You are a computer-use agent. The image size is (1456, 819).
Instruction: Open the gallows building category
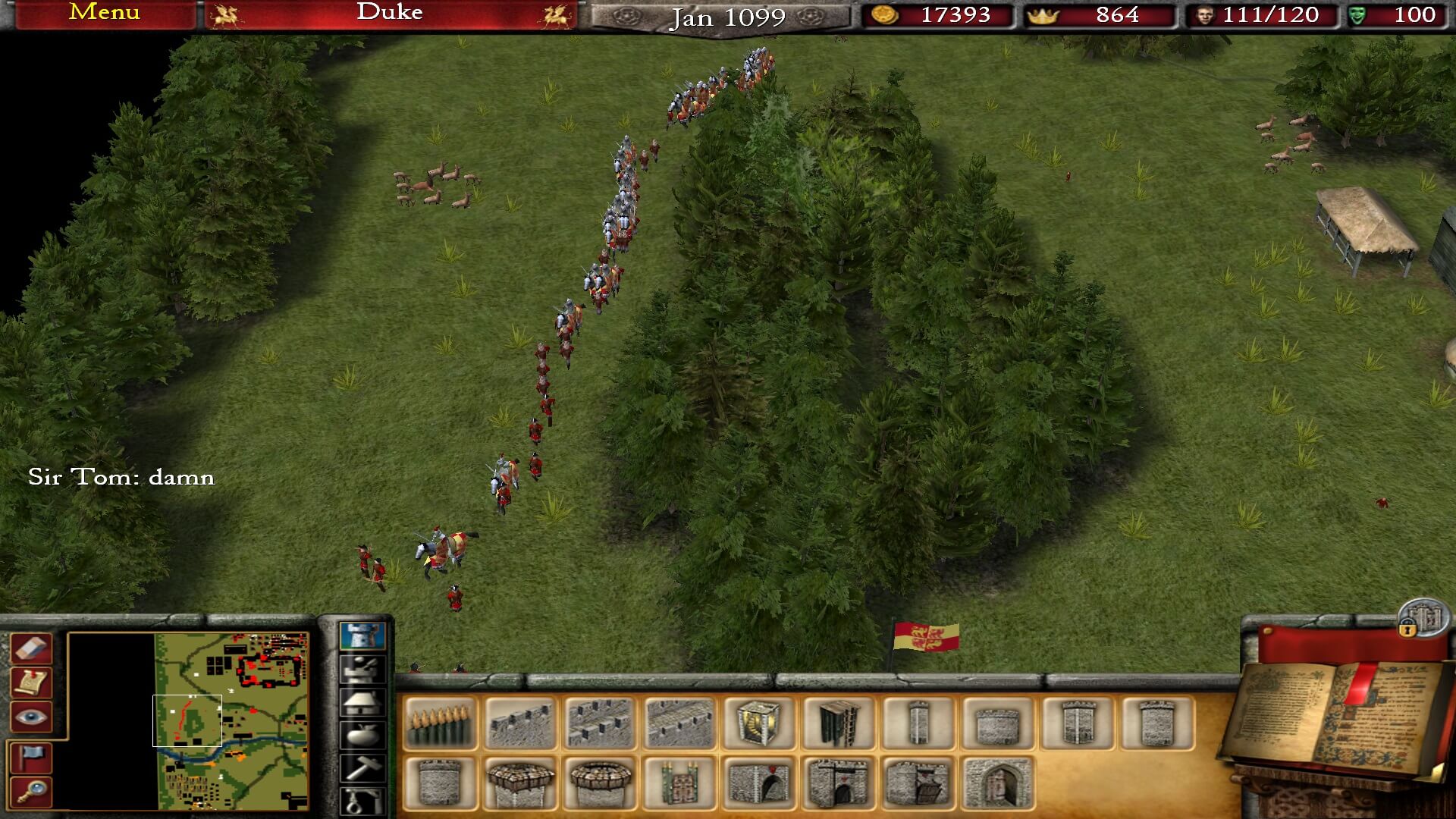point(362,801)
